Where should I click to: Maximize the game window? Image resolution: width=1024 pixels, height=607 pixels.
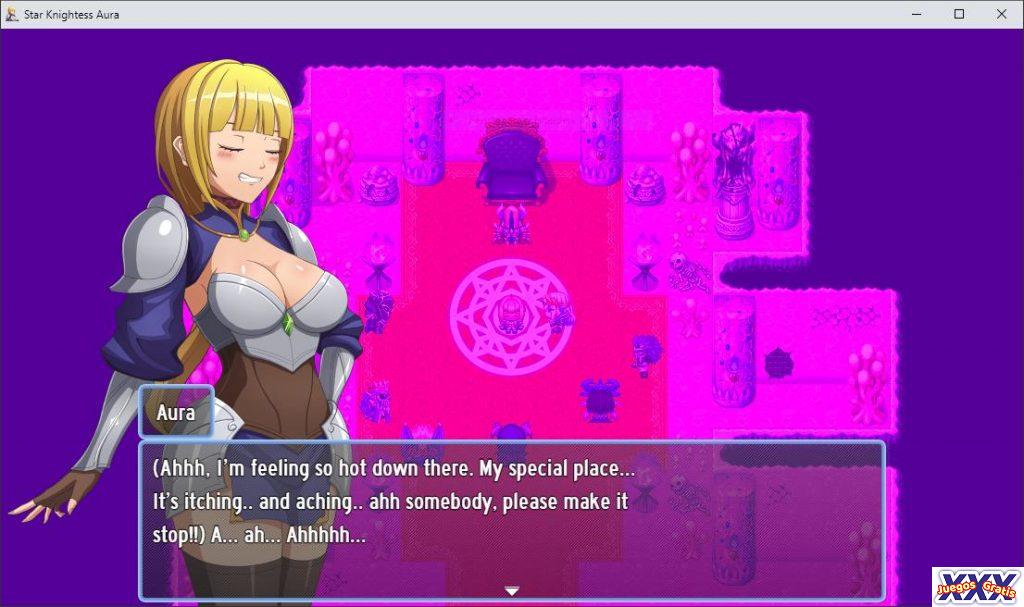pyautogui.click(x=959, y=14)
